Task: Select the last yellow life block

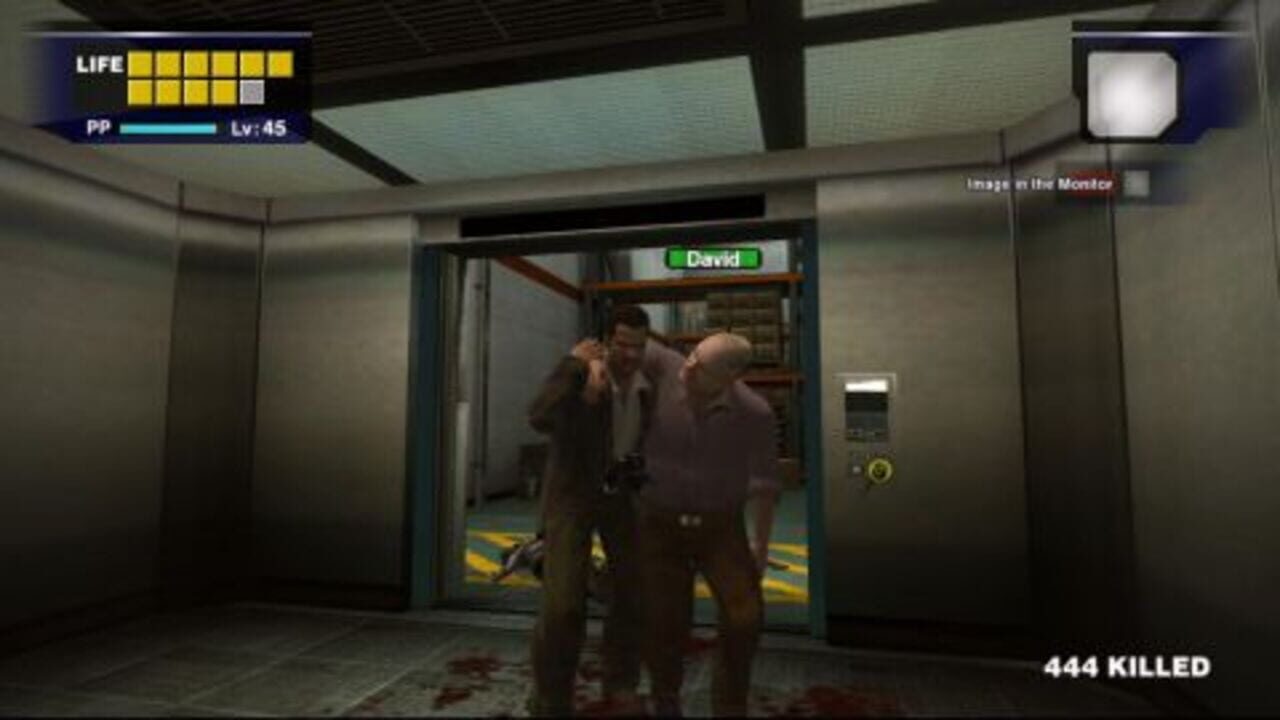Action: coord(222,92)
